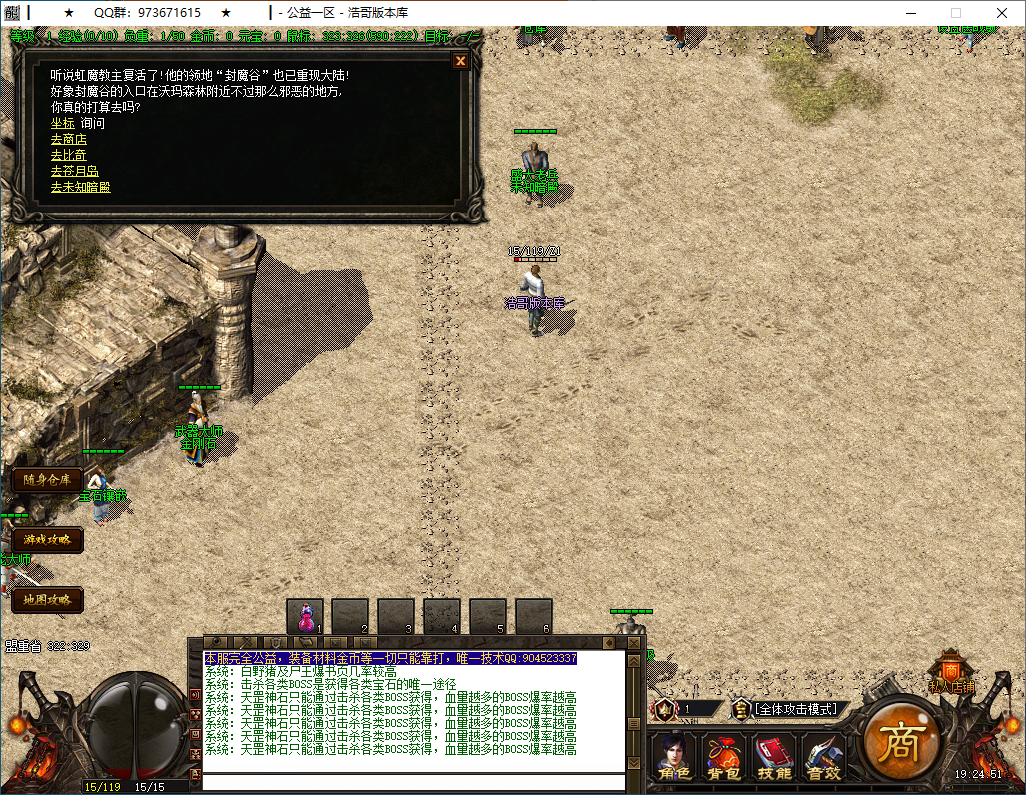Open the 背包 backpack

tap(723, 757)
